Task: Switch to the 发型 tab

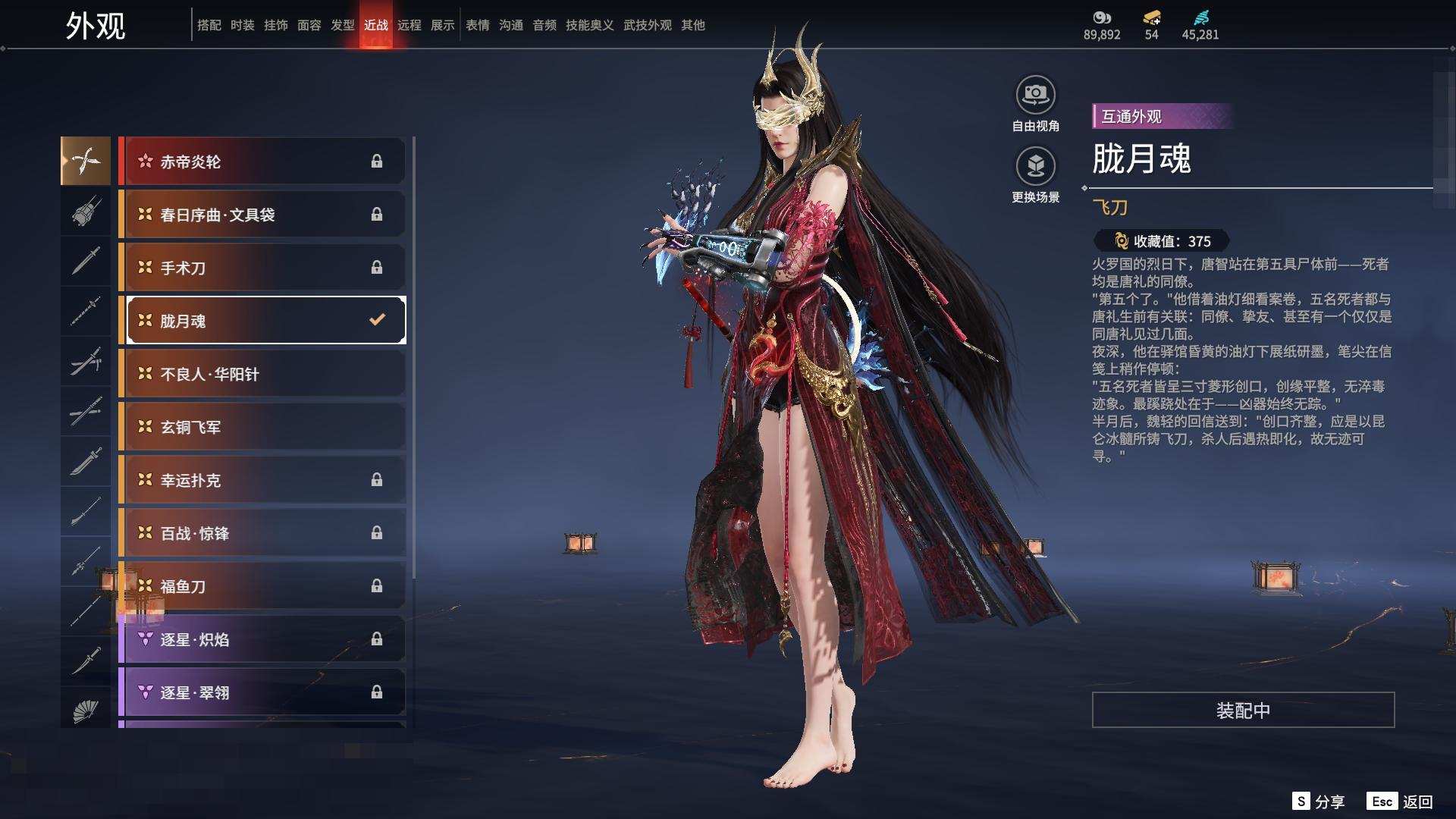Action: pyautogui.click(x=342, y=25)
